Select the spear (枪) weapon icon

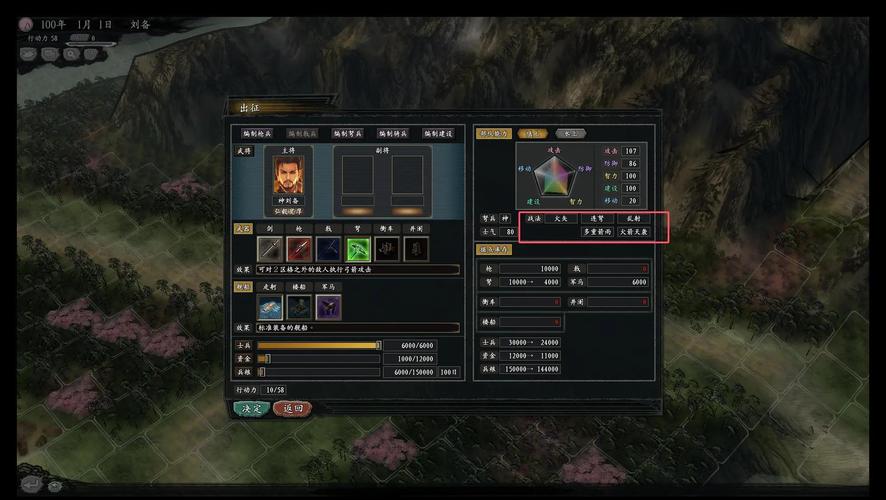[x=299, y=249]
